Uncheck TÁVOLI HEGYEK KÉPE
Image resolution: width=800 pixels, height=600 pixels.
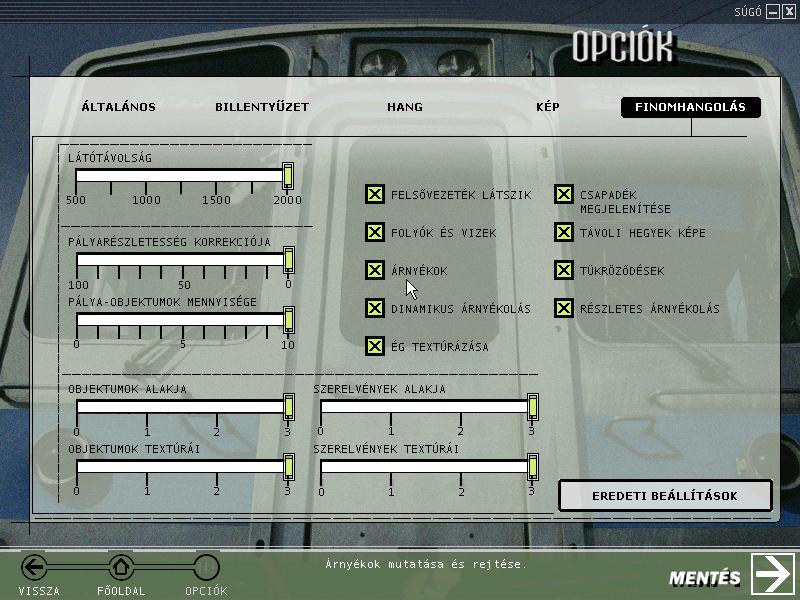tap(564, 233)
